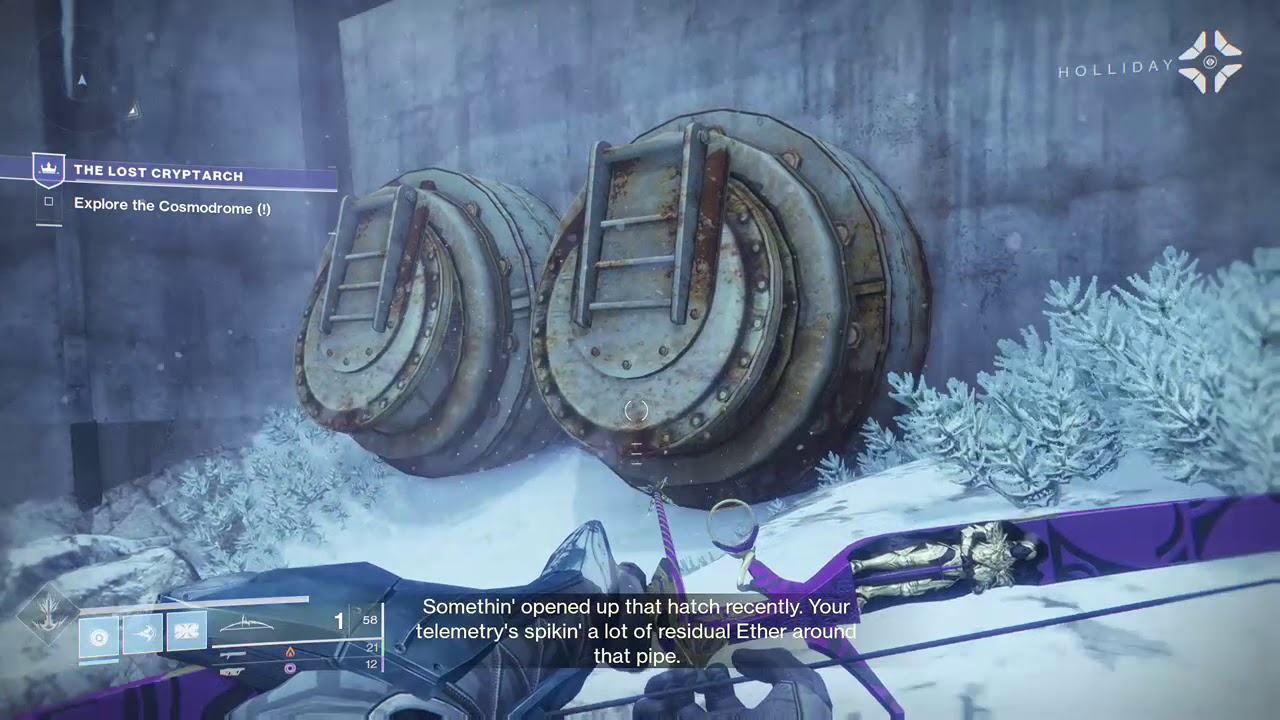Viewport: 1280px width, 720px height.
Task: Open The Lost Cryptarch quest tracker
Action: click(158, 174)
